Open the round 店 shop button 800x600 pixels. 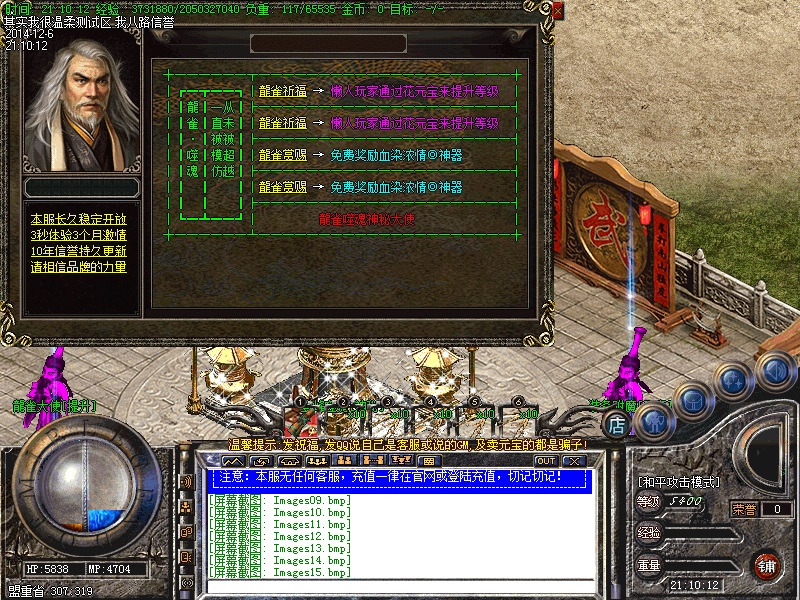(x=618, y=424)
